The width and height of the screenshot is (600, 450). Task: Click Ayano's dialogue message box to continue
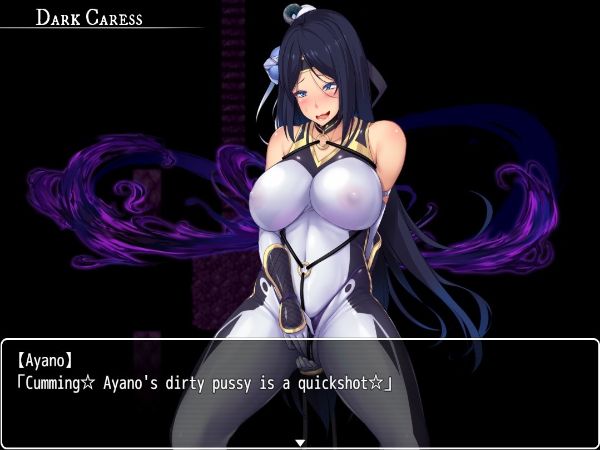(x=300, y=392)
